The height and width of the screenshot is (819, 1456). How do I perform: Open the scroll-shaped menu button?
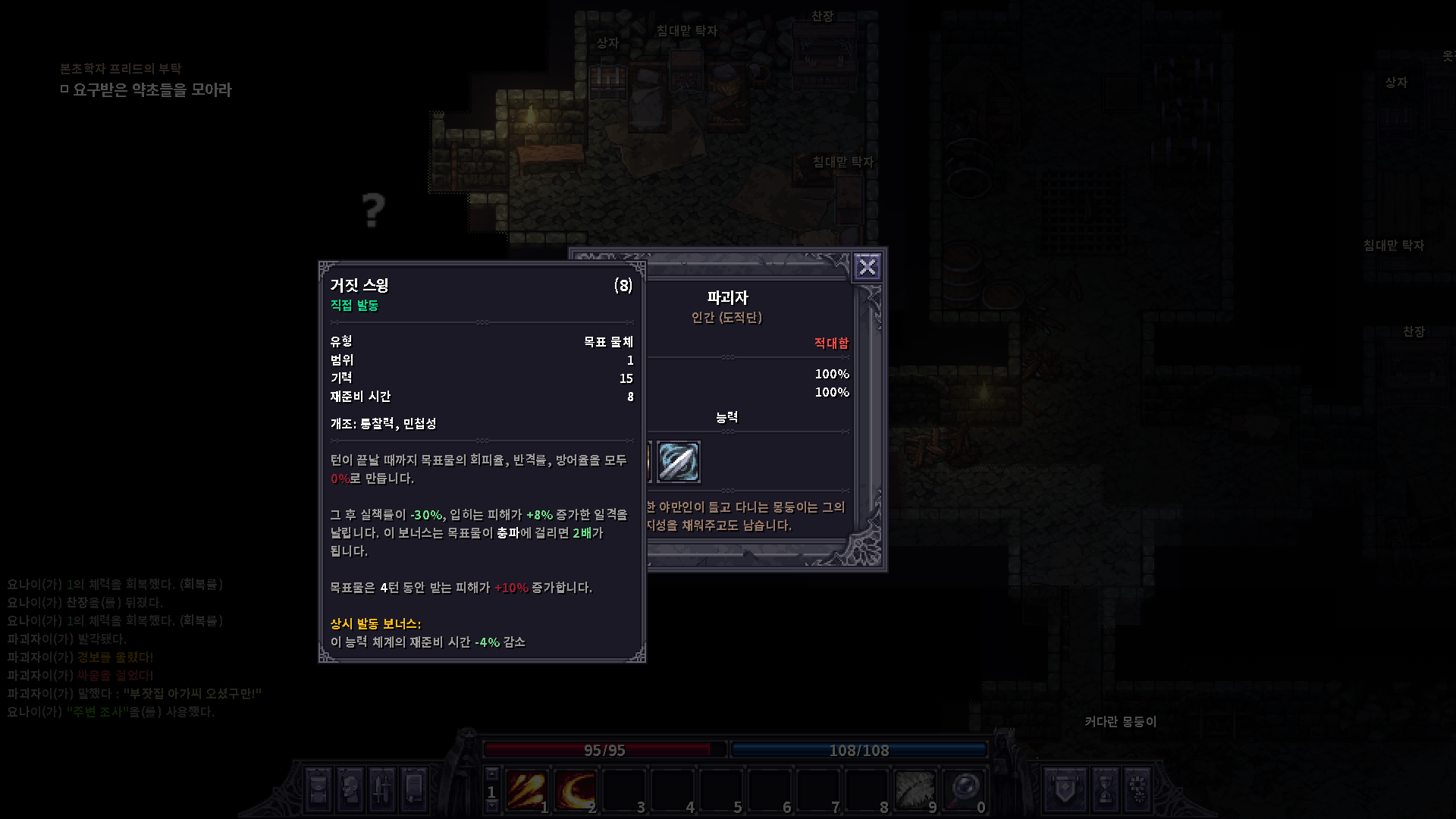(x=318, y=789)
